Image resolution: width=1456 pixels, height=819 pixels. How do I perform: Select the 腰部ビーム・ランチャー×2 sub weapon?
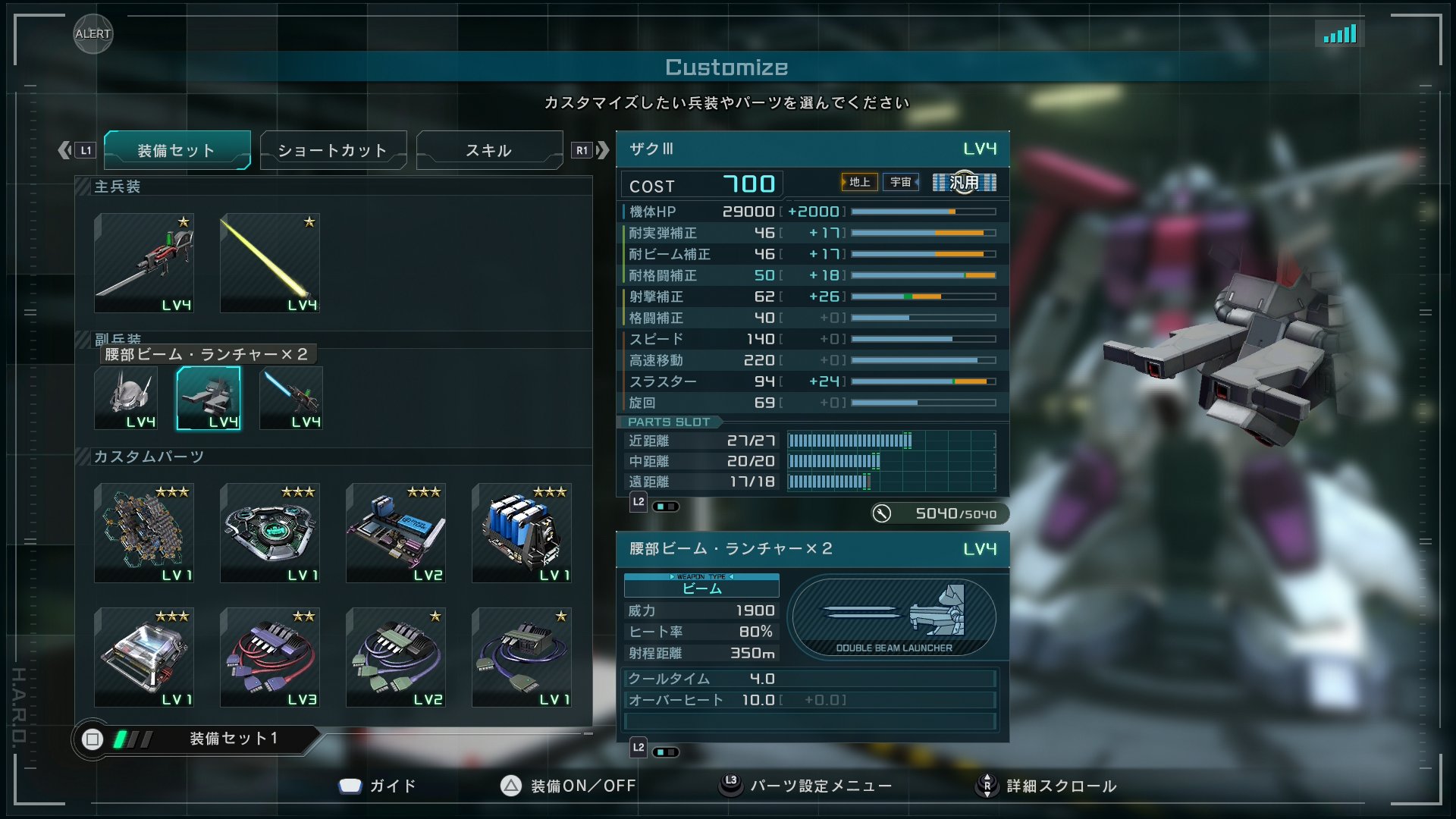pyautogui.click(x=208, y=397)
